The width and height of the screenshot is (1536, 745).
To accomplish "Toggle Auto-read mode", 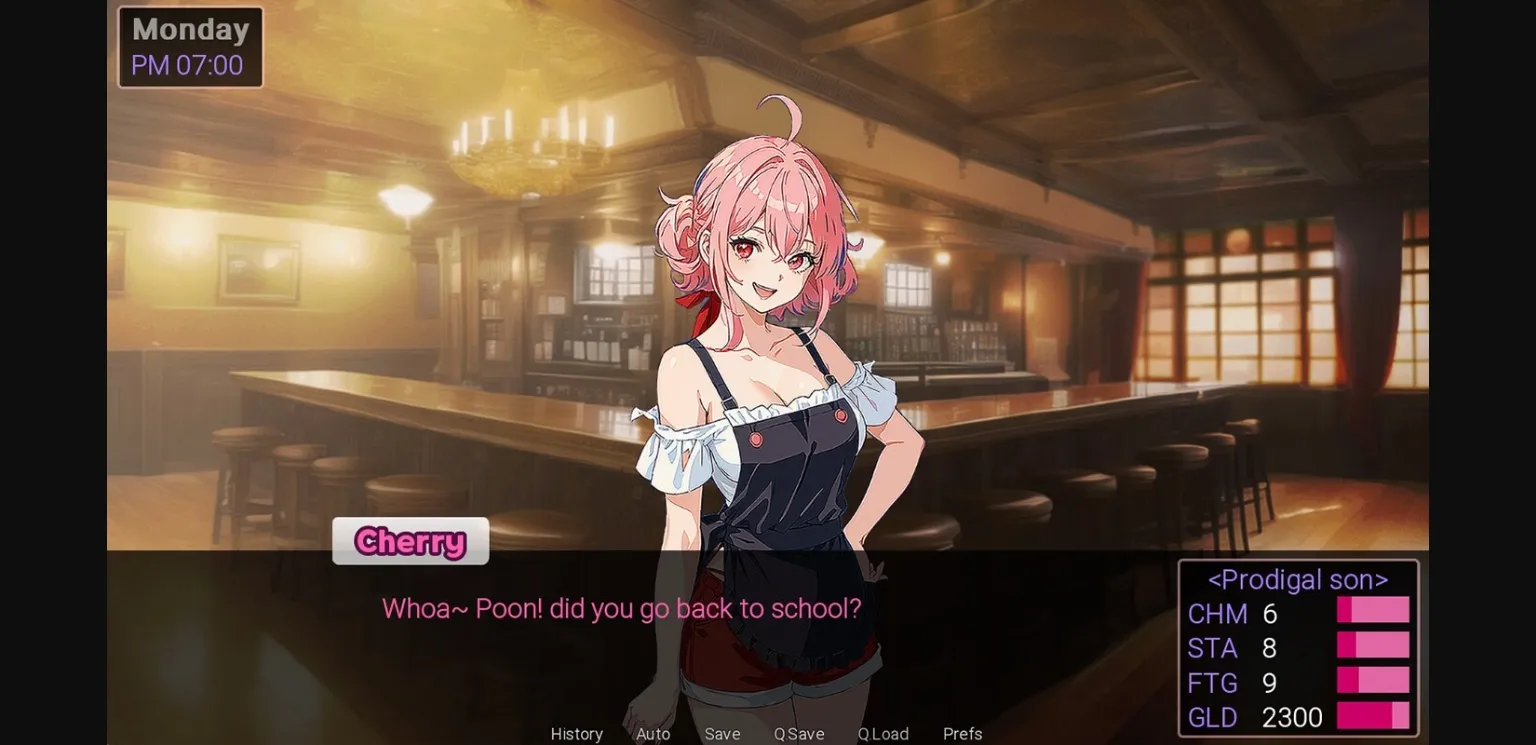I will pos(652,733).
